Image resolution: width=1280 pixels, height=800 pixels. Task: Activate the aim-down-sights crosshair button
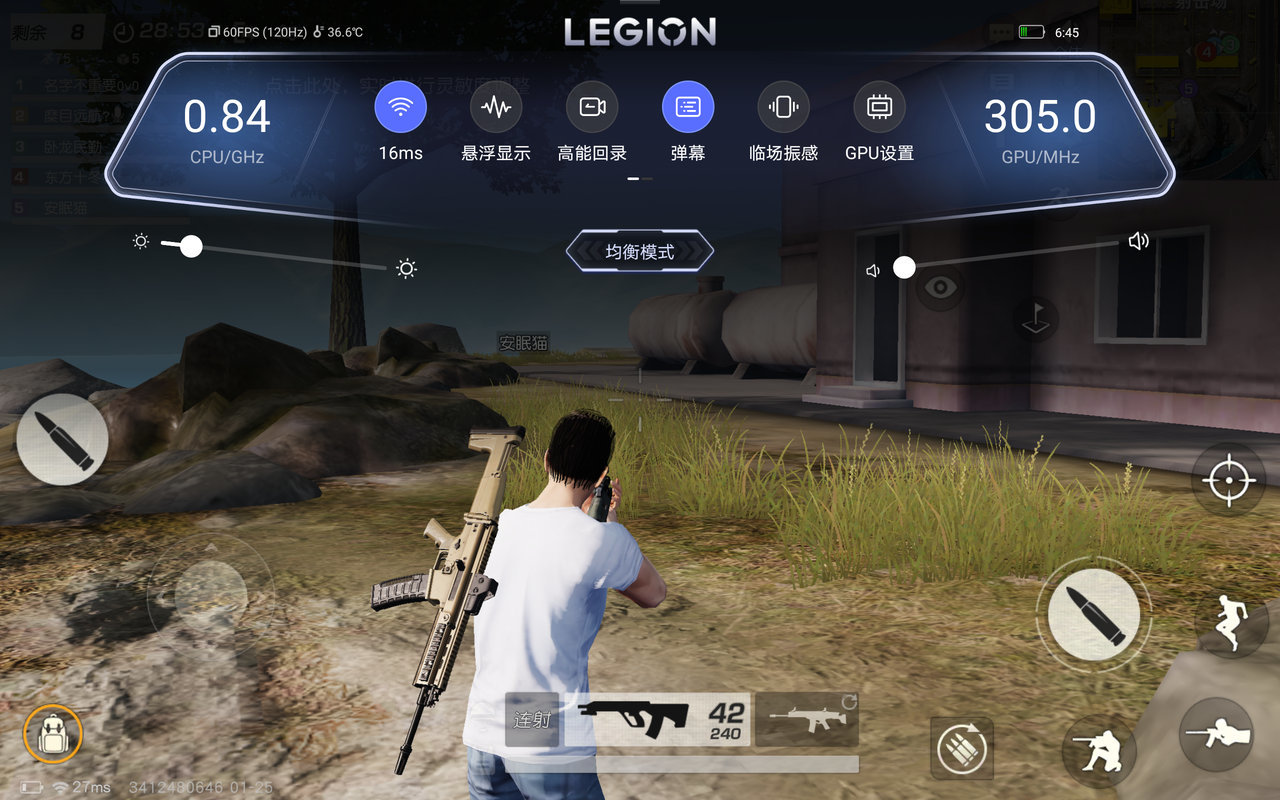tap(1228, 481)
